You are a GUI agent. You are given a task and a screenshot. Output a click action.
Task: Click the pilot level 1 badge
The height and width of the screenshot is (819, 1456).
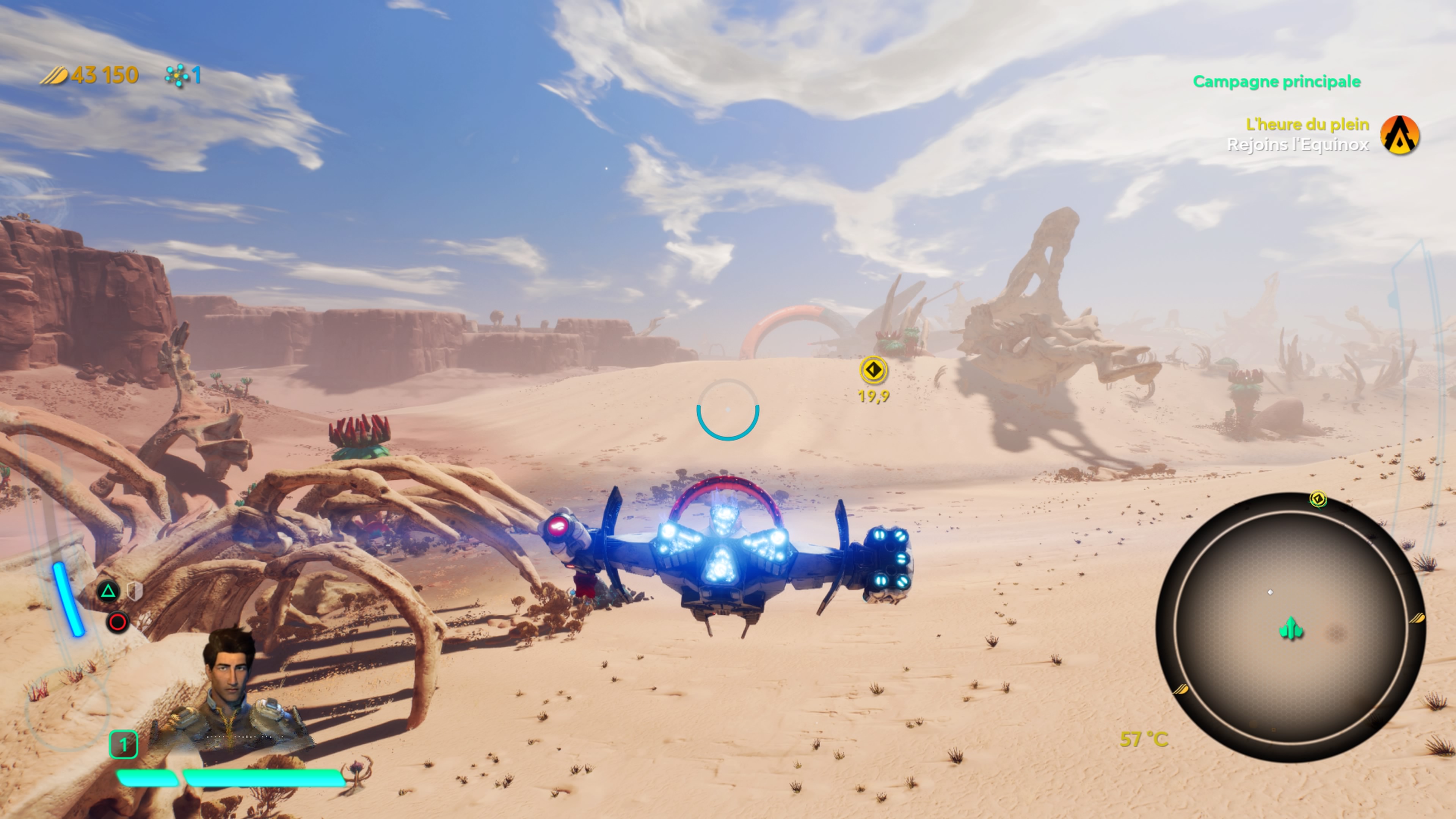pyautogui.click(x=123, y=744)
